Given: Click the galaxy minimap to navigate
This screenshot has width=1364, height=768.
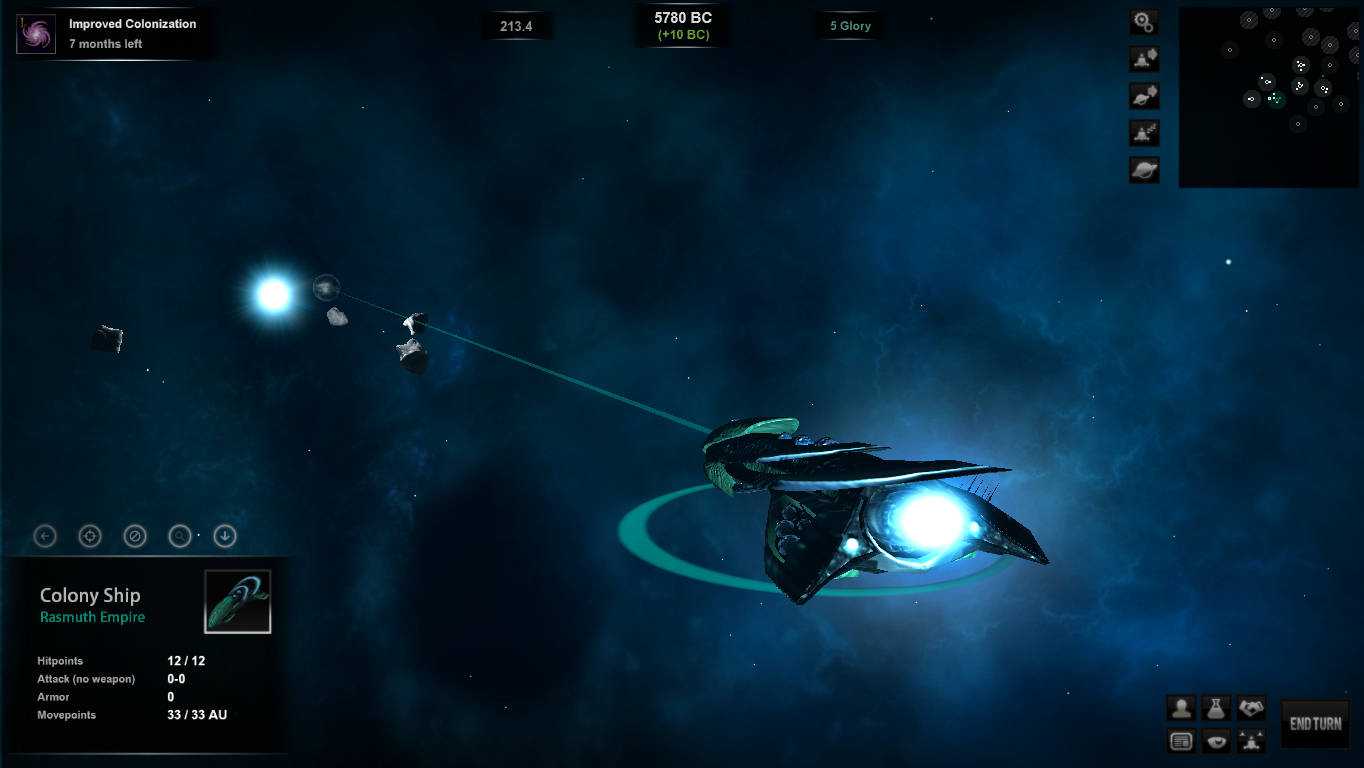Looking at the screenshot, I should tap(1268, 95).
